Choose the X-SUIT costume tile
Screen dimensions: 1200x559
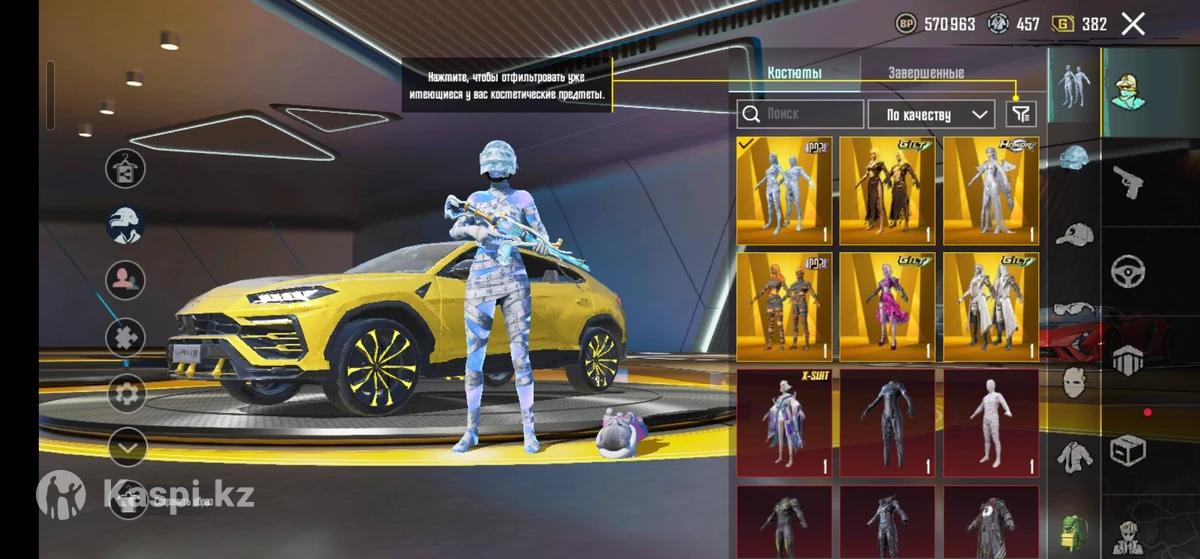[784, 422]
